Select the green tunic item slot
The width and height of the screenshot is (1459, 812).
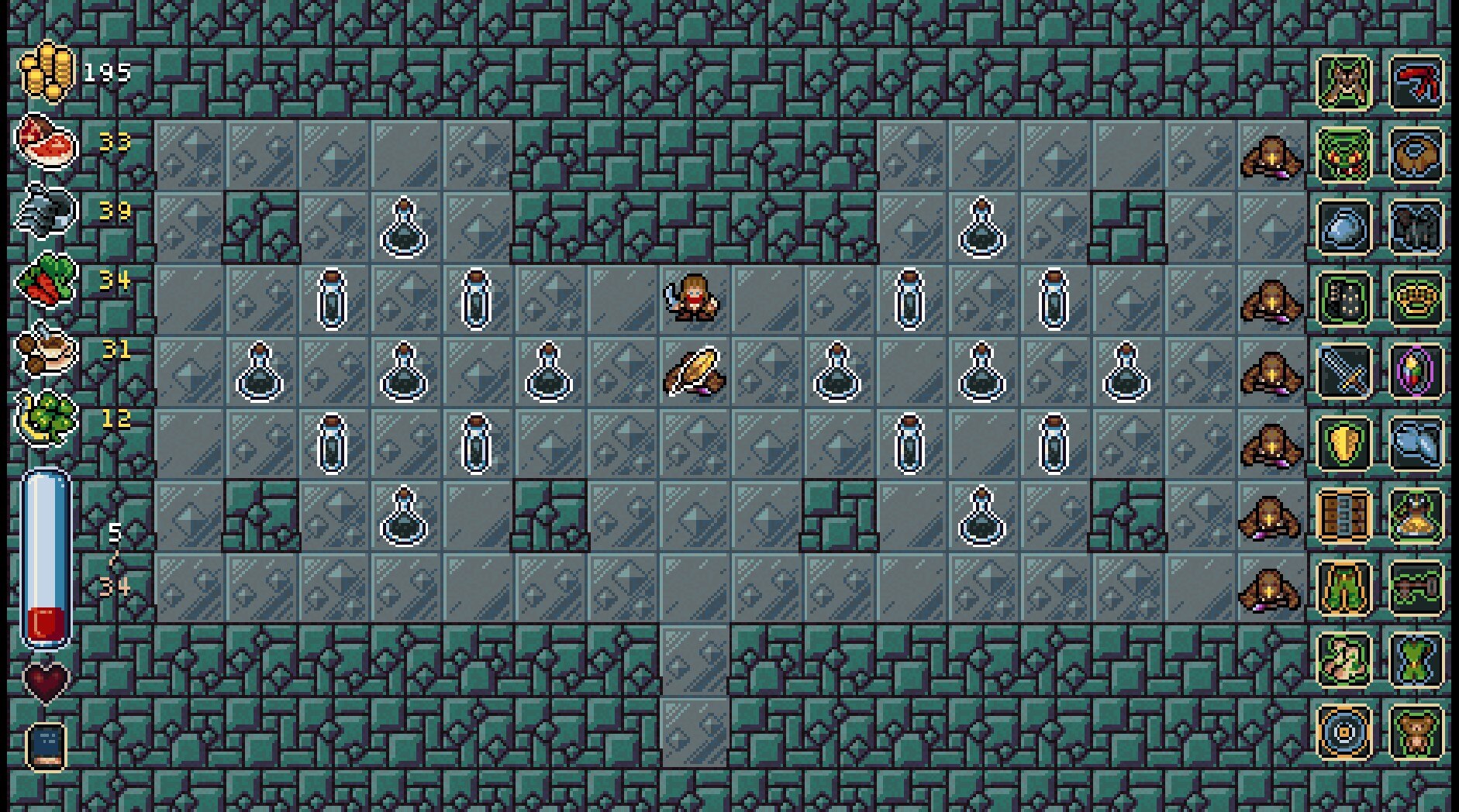click(x=1416, y=659)
